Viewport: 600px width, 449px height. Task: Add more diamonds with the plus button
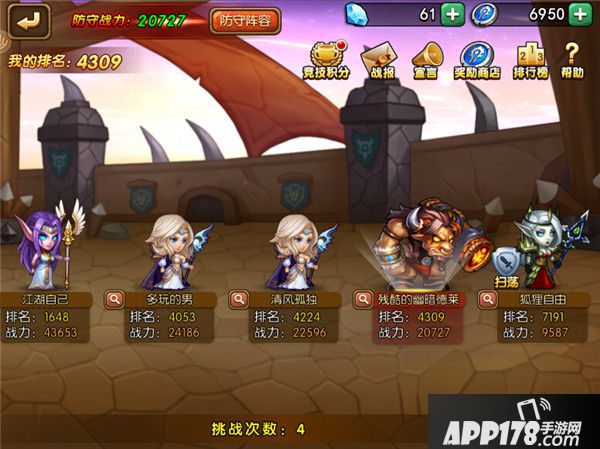click(x=452, y=14)
